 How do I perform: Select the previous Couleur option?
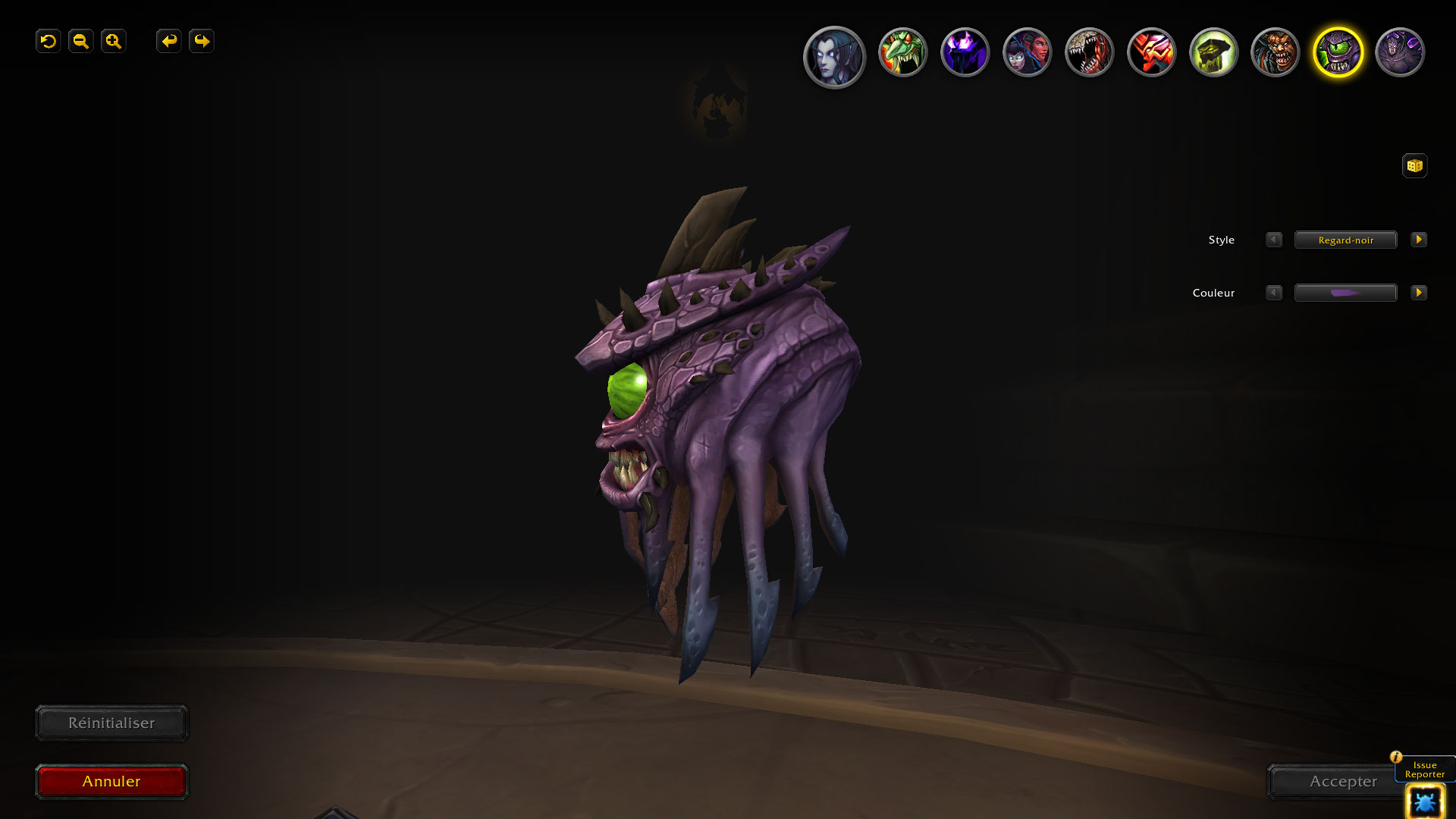pyautogui.click(x=1274, y=293)
